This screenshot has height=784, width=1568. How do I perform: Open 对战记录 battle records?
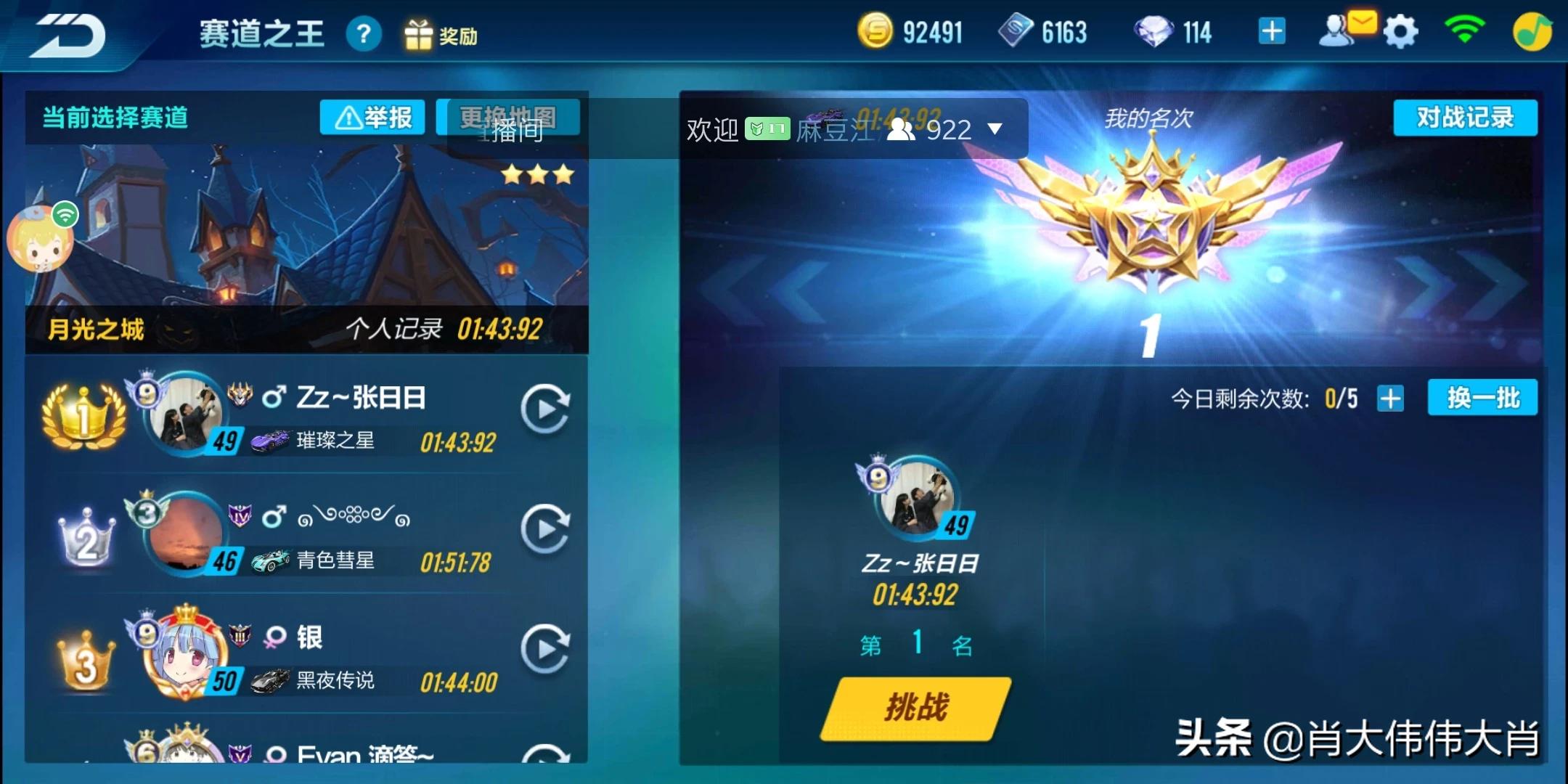pyautogui.click(x=1465, y=116)
